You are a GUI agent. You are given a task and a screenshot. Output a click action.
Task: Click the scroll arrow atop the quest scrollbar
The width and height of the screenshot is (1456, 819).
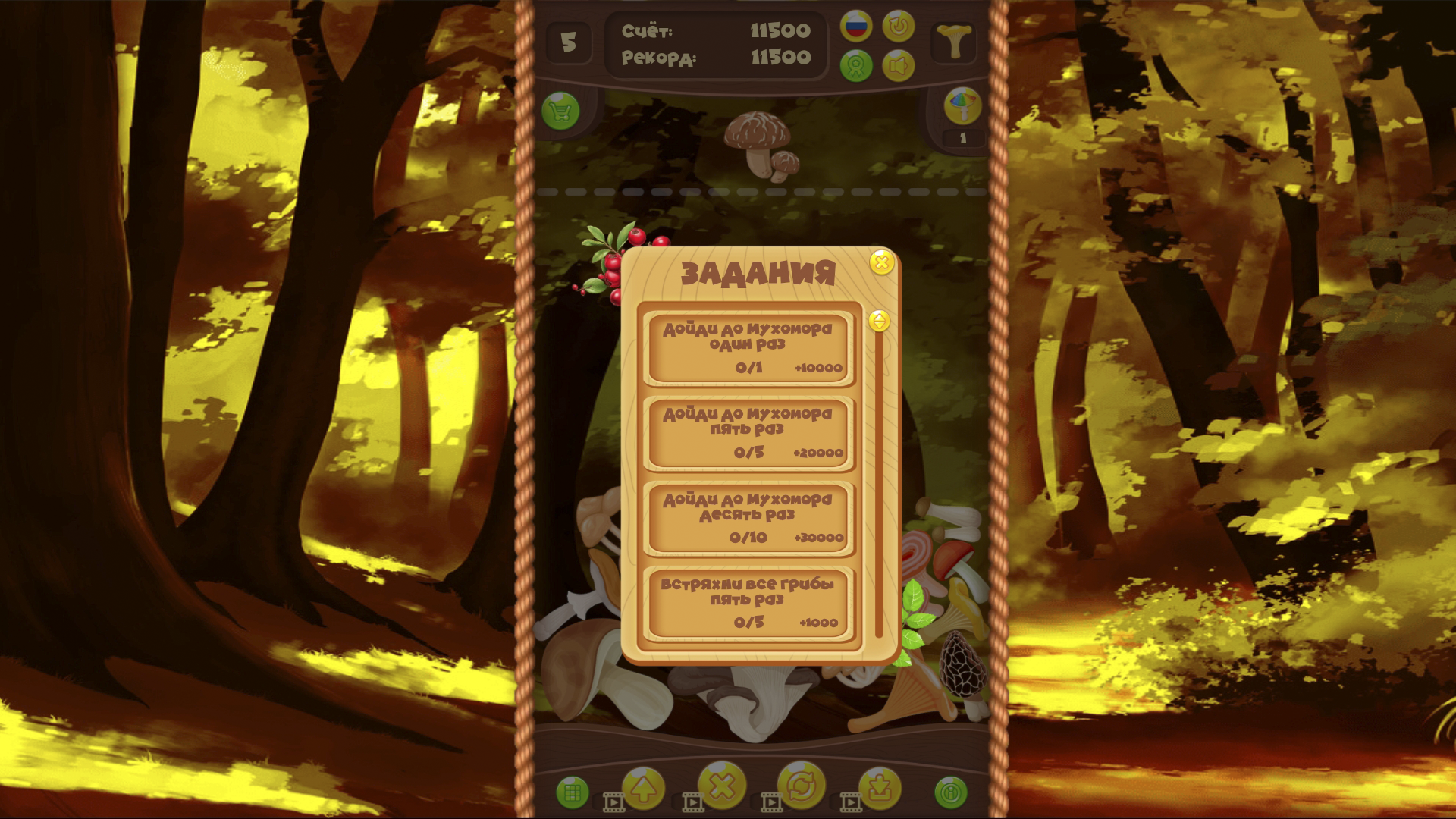(880, 322)
